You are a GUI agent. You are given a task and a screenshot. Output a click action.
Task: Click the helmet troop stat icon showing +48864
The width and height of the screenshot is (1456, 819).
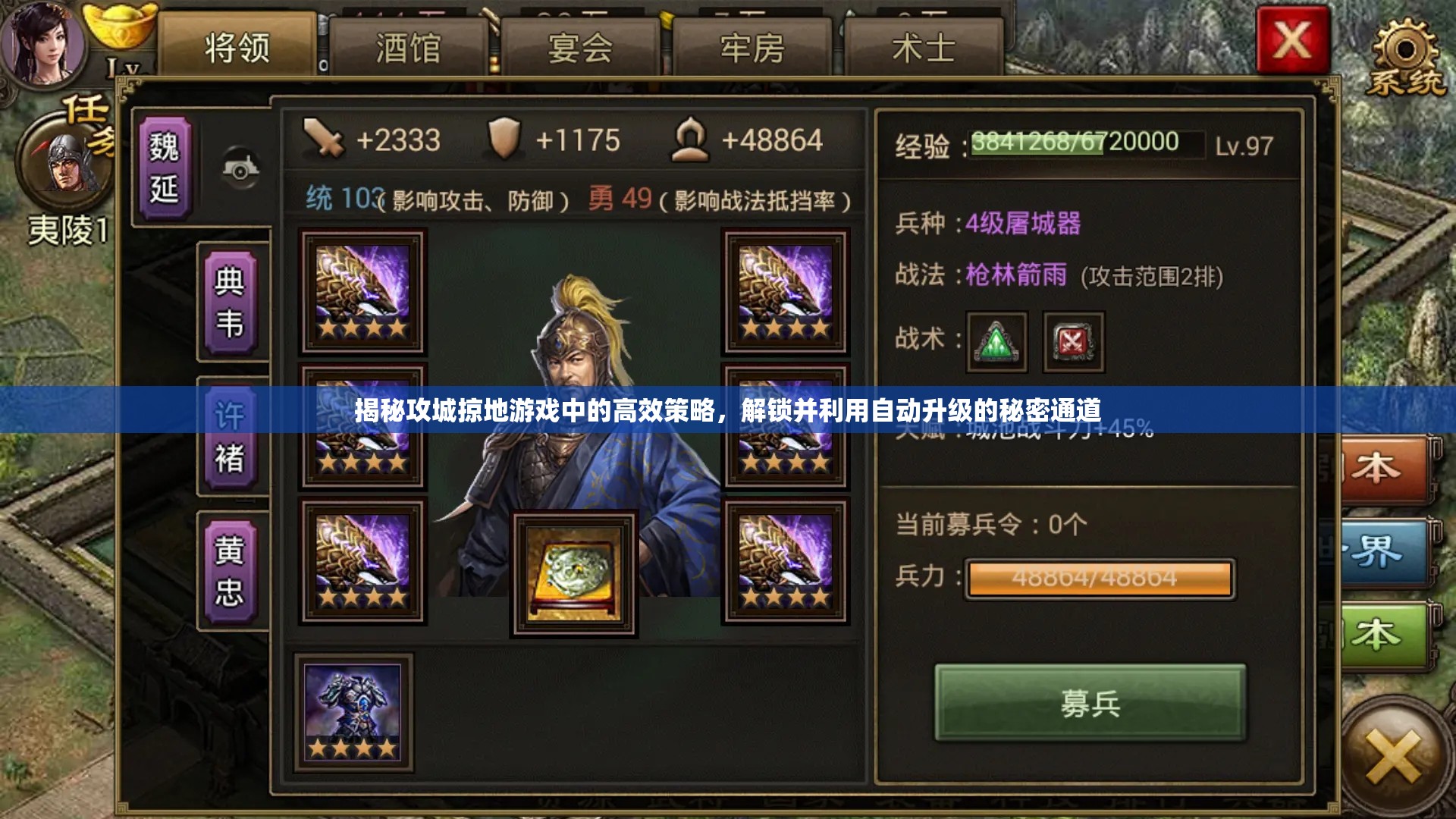[692, 140]
